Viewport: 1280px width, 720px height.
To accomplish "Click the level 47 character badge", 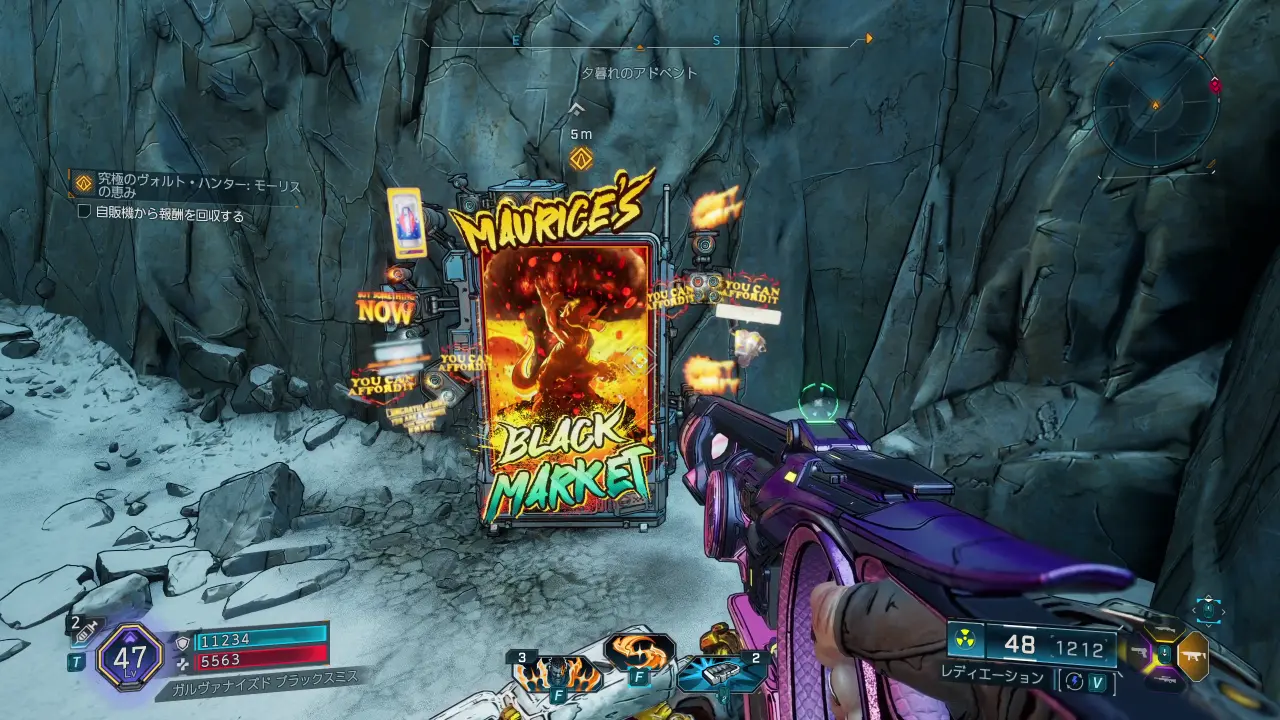I will [130, 657].
